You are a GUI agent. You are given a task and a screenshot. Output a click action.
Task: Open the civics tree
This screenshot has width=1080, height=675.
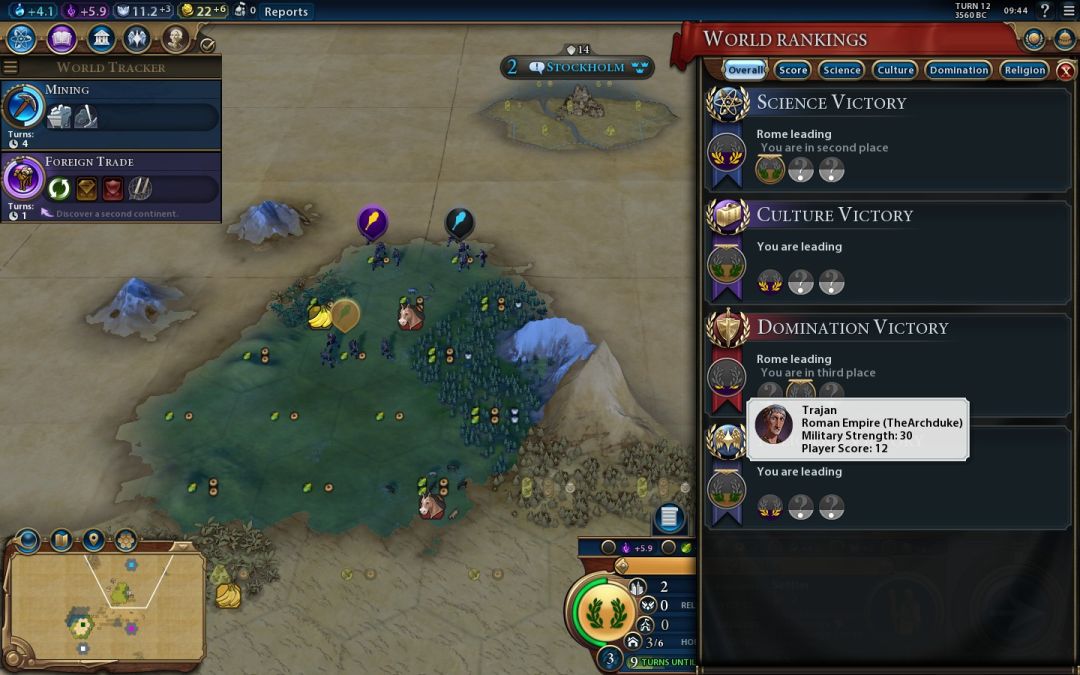coord(62,39)
